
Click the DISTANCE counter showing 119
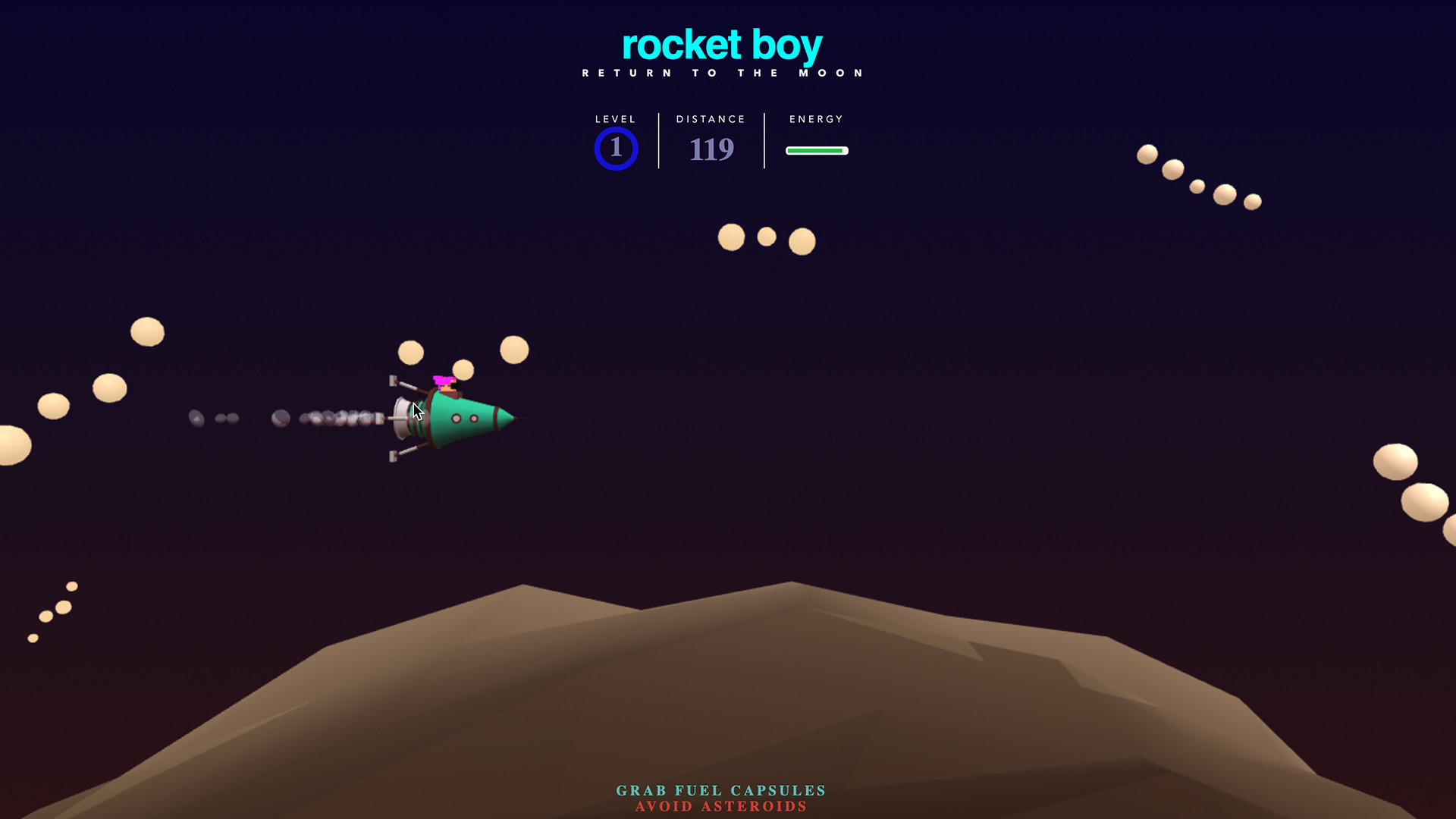[711, 149]
